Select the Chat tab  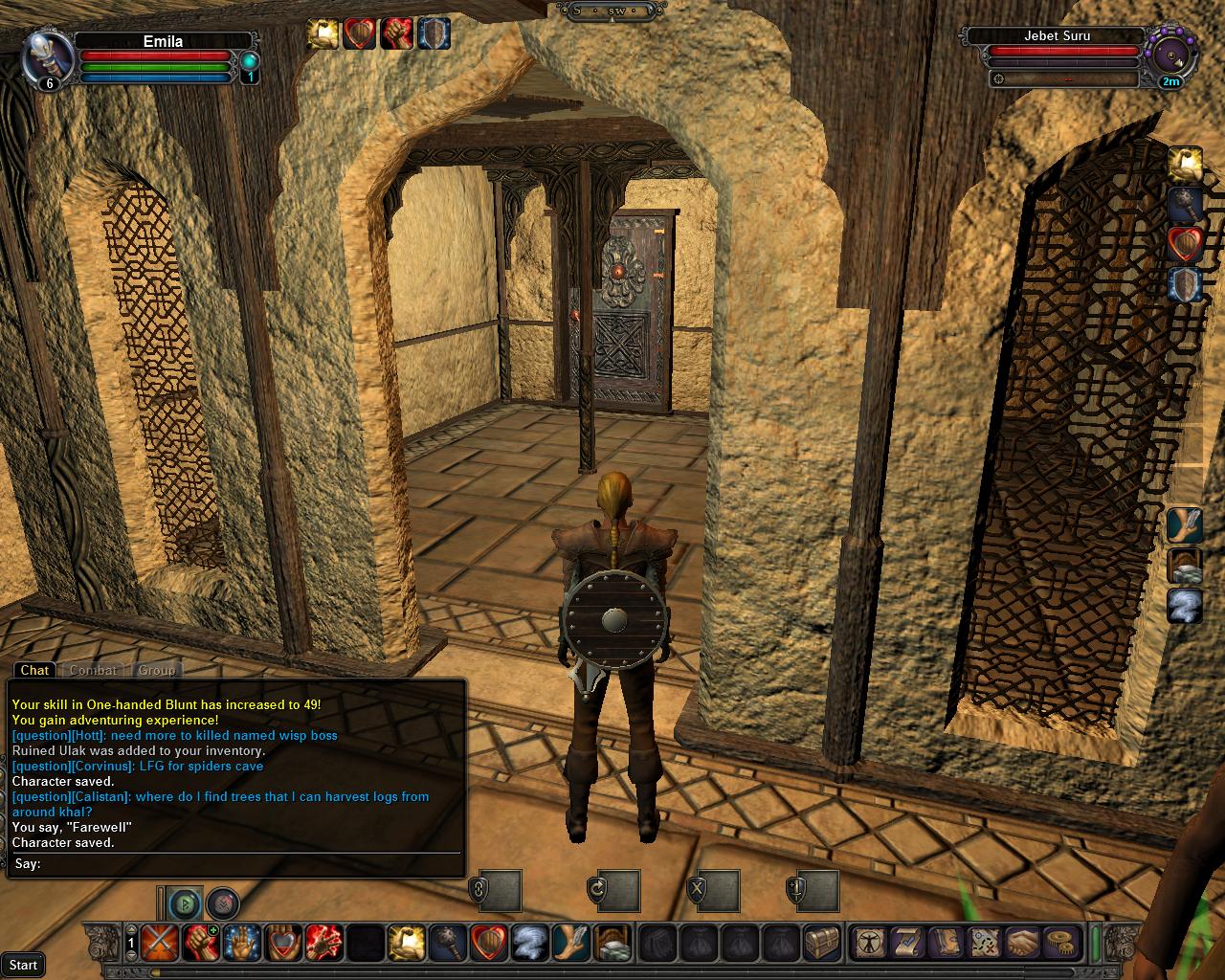(x=34, y=670)
